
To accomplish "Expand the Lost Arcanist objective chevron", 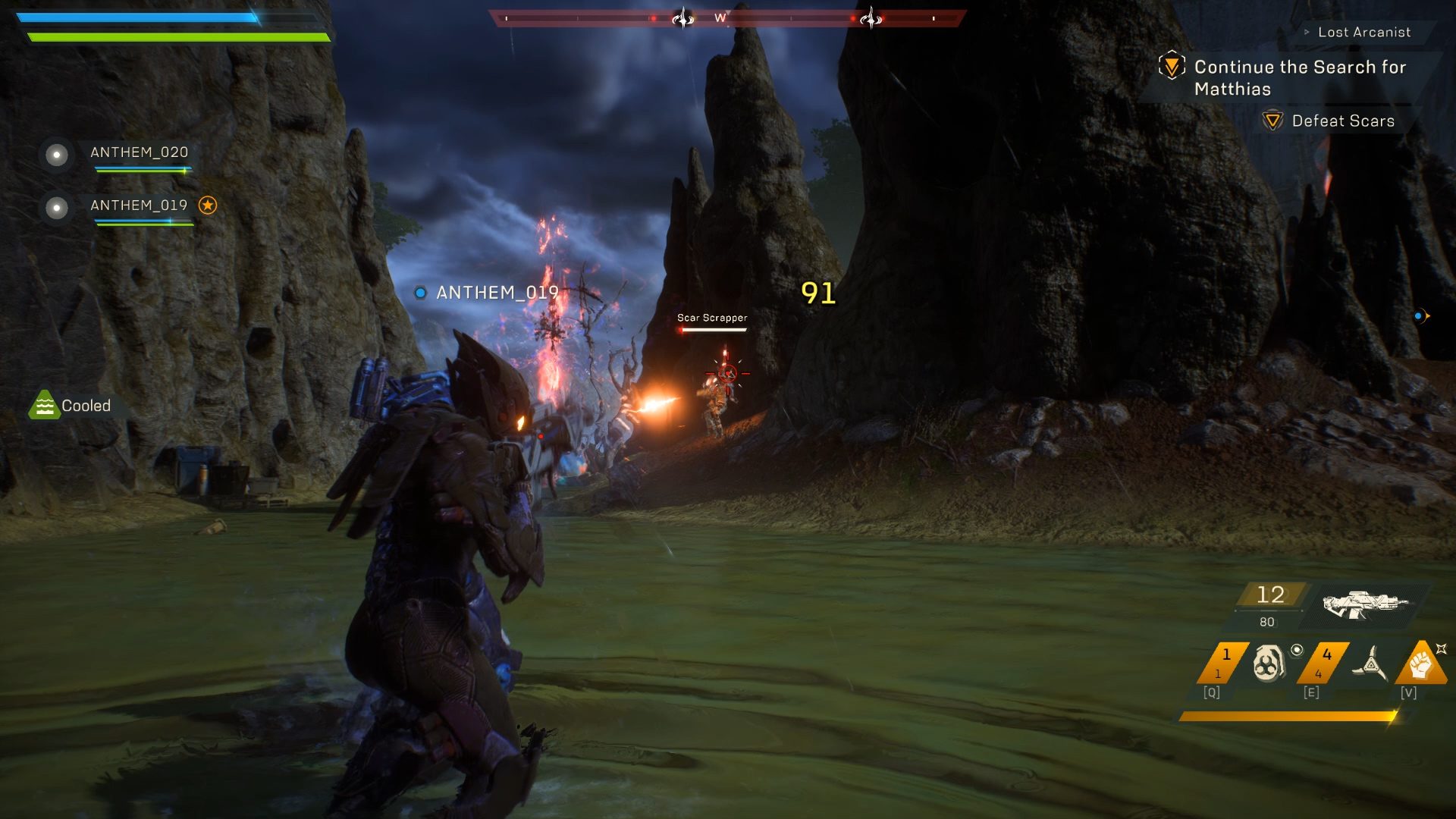I will coord(1305,32).
